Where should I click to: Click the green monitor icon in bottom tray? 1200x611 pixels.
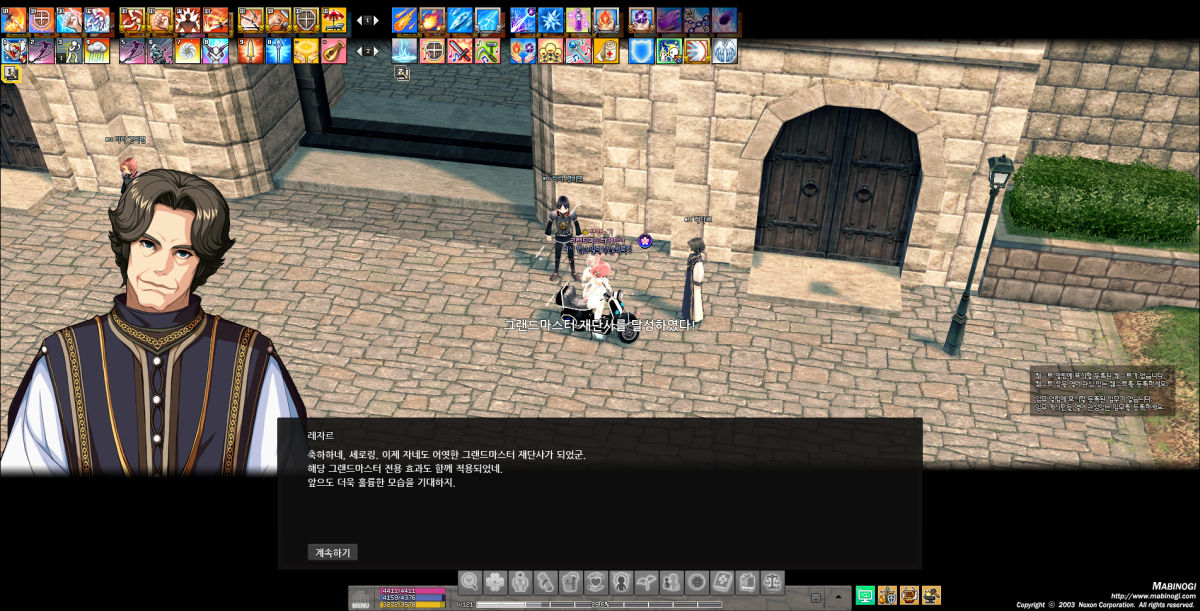(865, 596)
